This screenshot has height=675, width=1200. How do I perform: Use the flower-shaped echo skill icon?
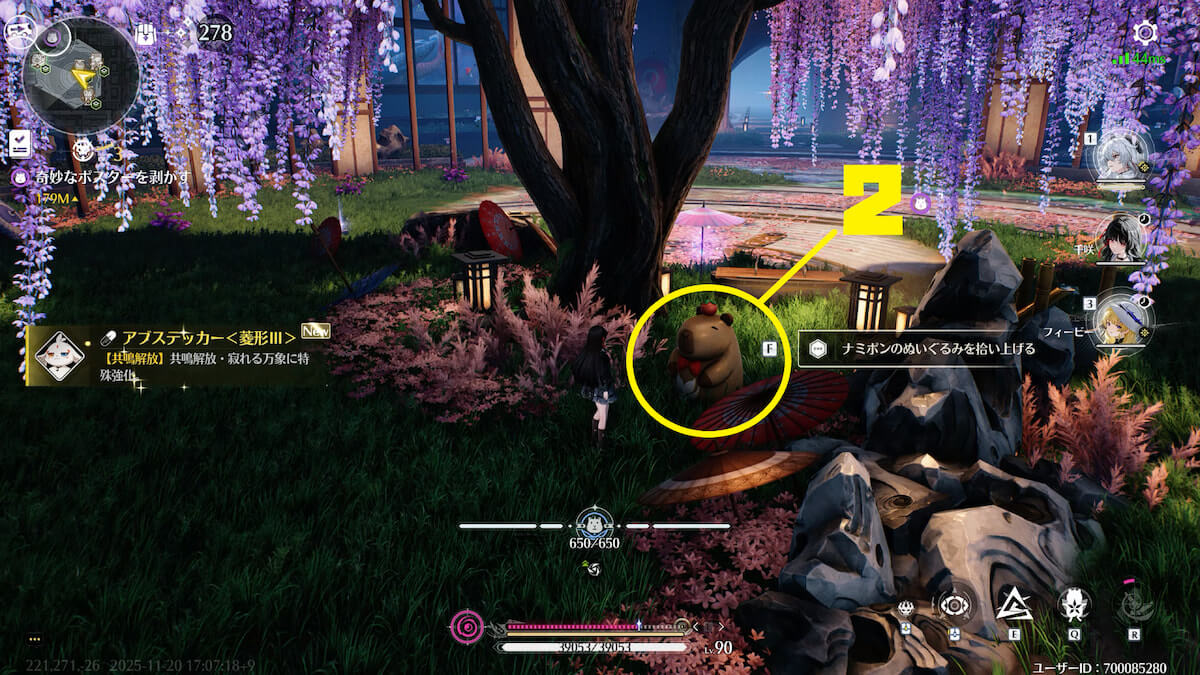click(1073, 604)
